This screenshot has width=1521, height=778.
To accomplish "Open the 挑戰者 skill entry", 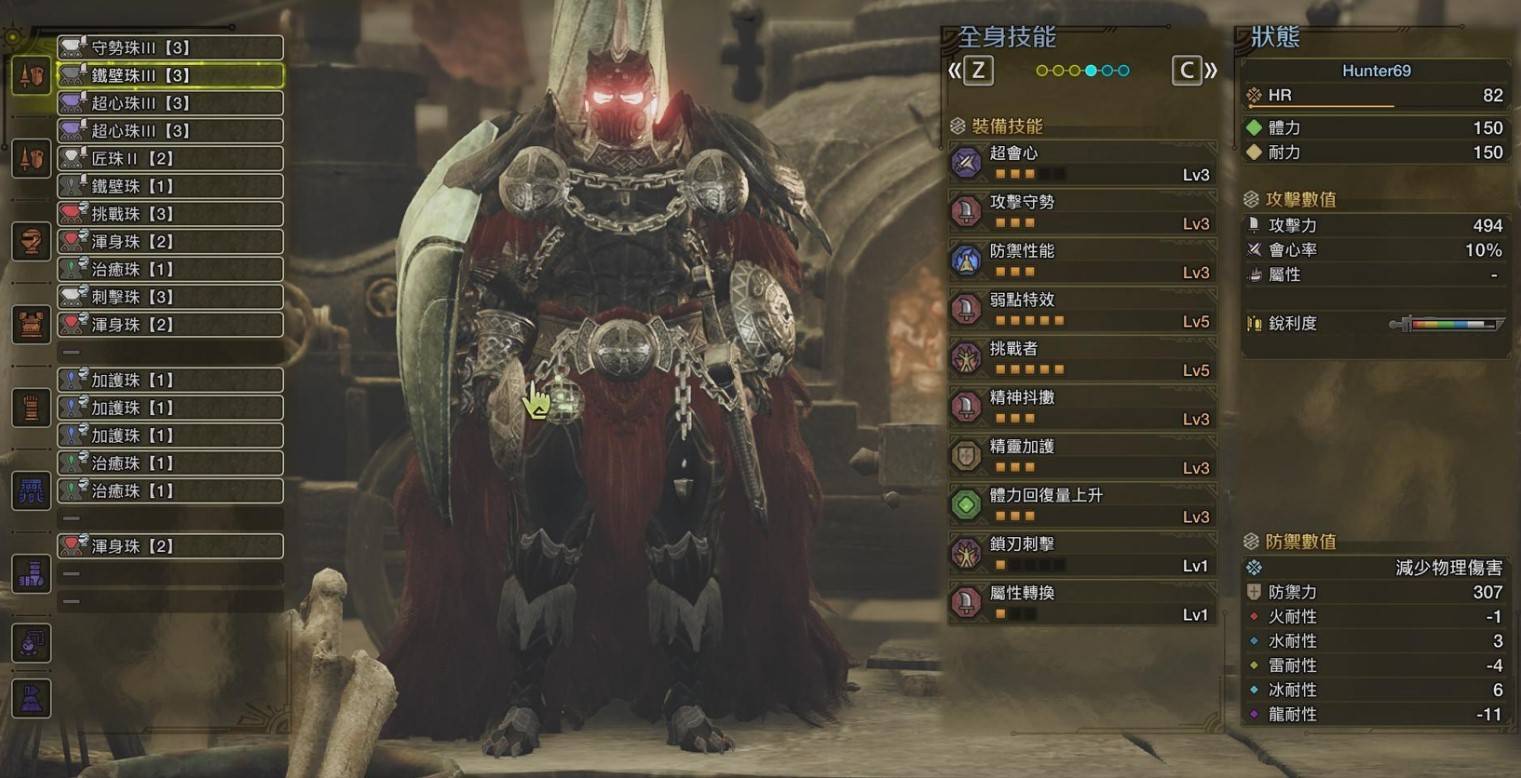I will (1082, 359).
